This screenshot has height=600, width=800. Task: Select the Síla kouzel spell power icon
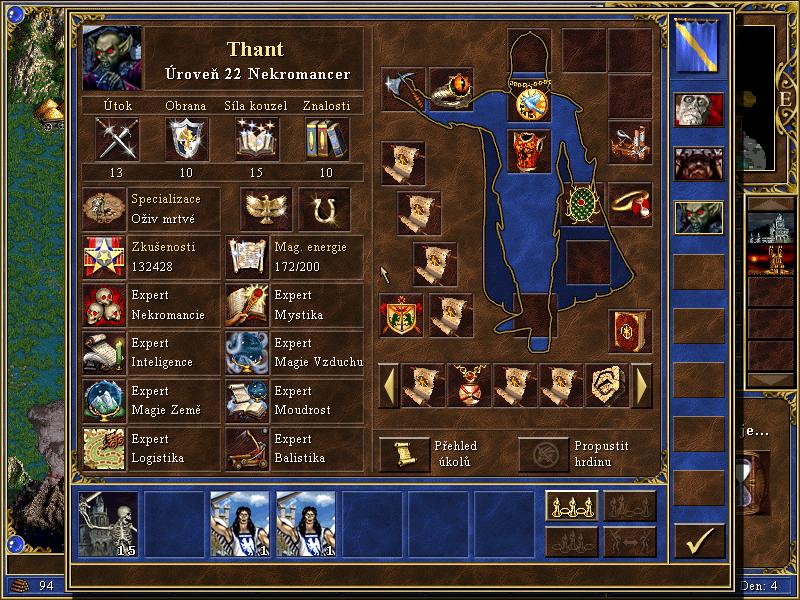click(x=257, y=139)
